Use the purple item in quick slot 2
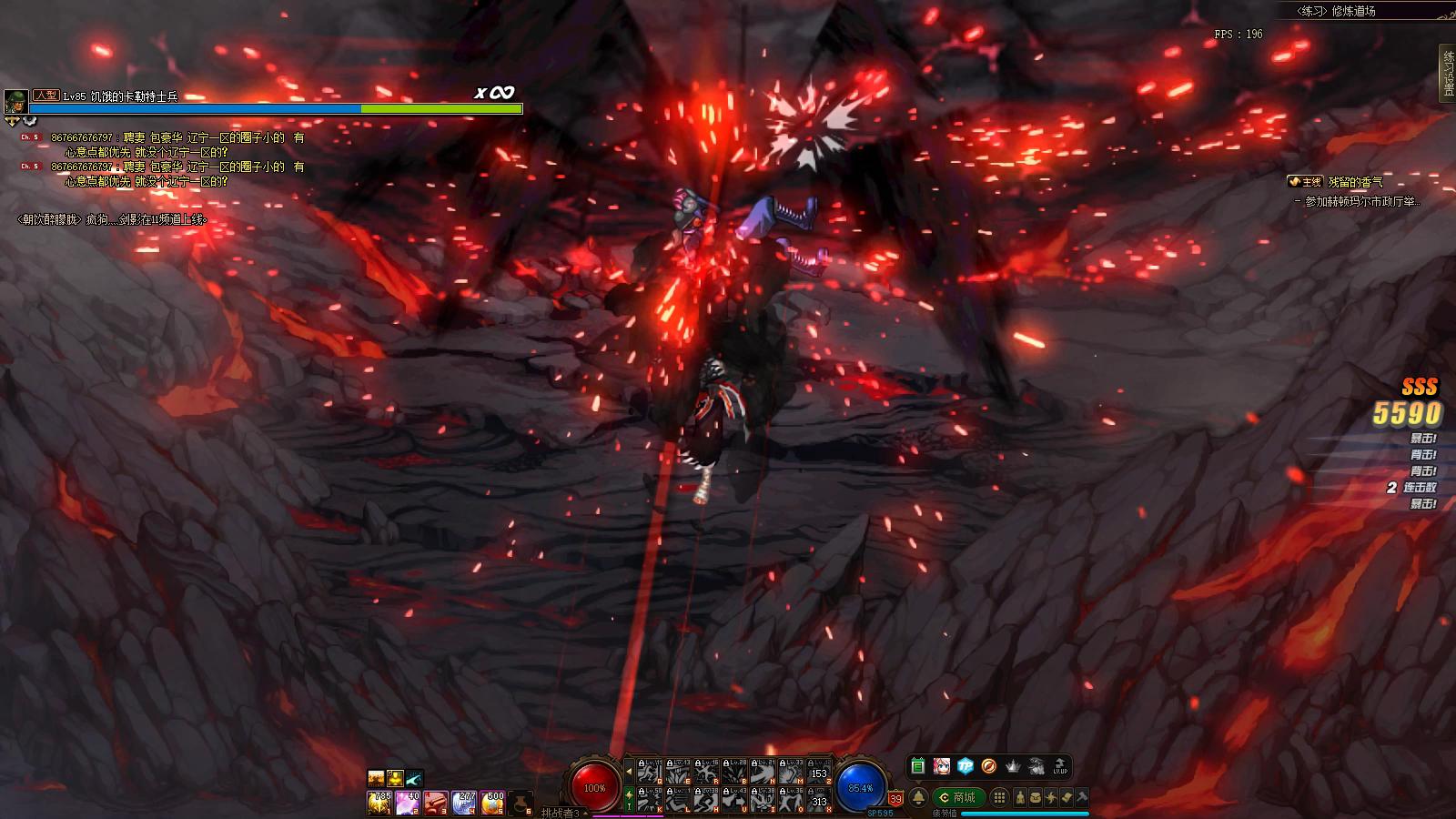Screen dimensions: 1456x819 (x=407, y=802)
